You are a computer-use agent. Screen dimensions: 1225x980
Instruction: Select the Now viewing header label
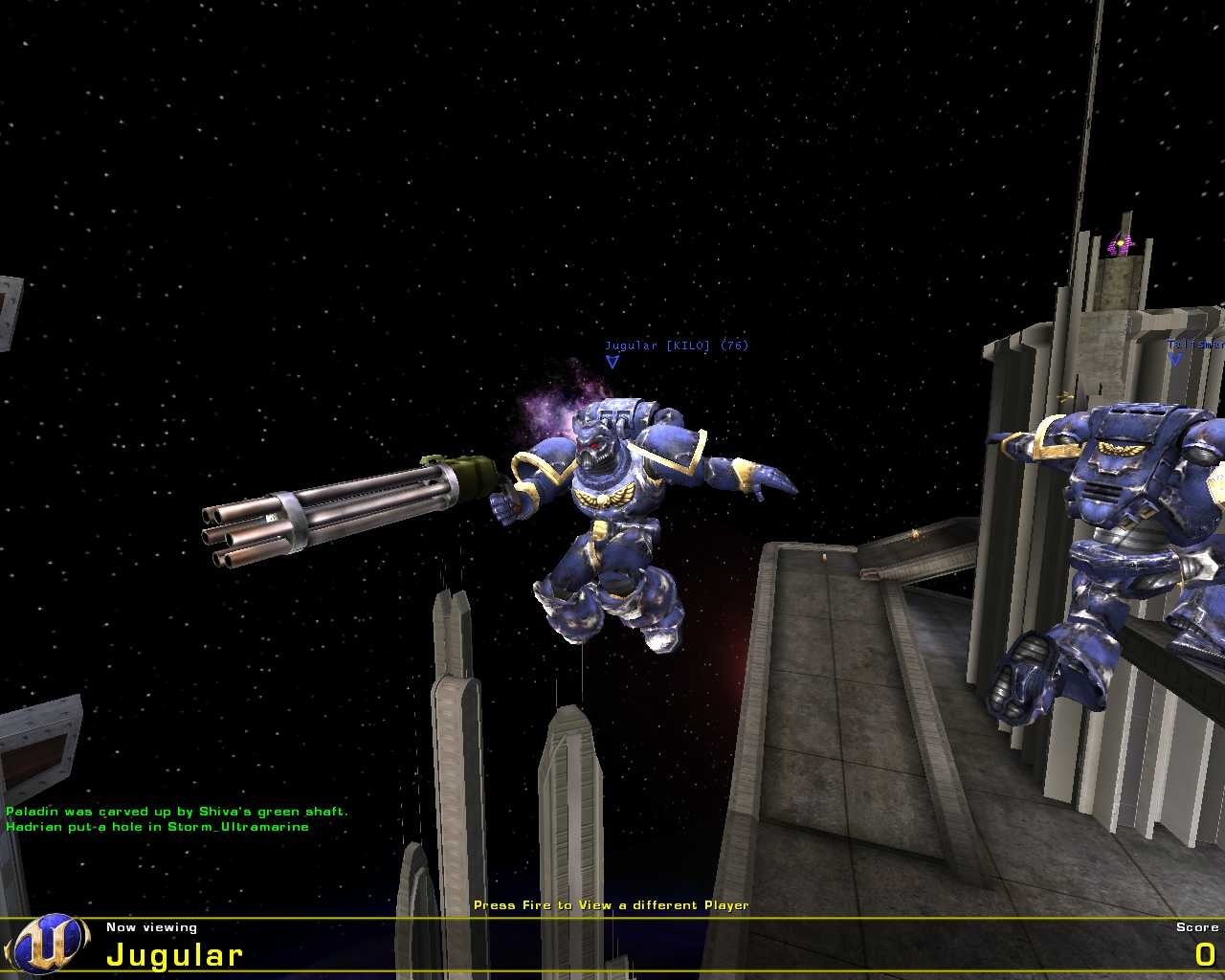pos(150,926)
